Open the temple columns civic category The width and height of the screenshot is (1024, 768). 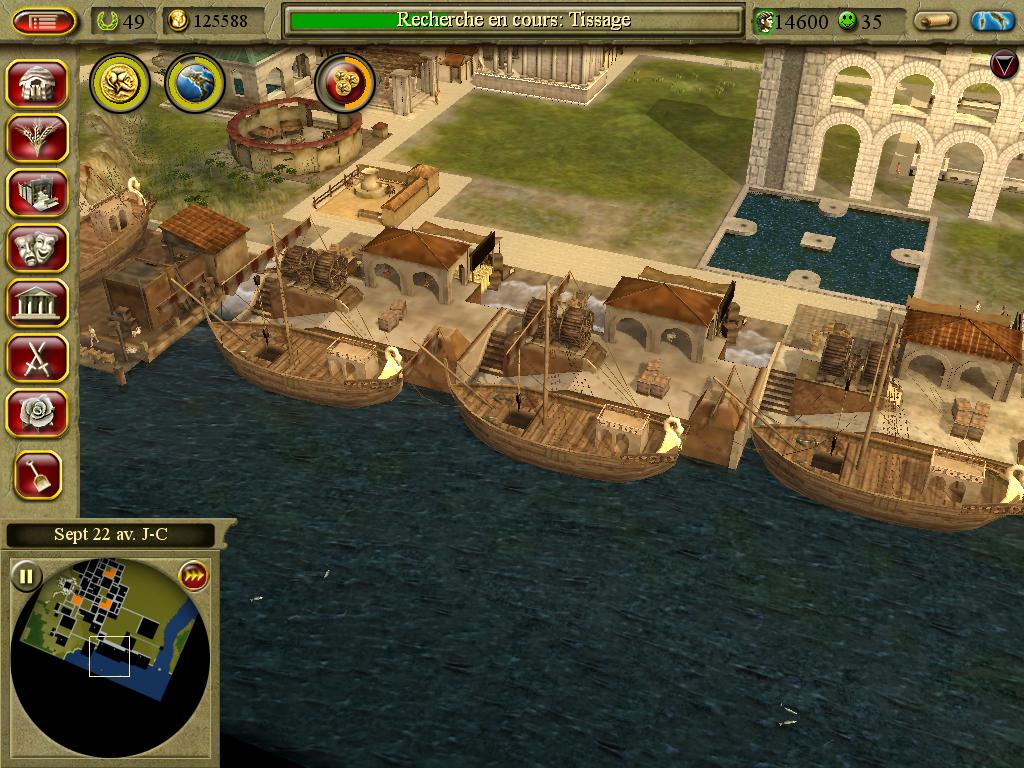38,302
